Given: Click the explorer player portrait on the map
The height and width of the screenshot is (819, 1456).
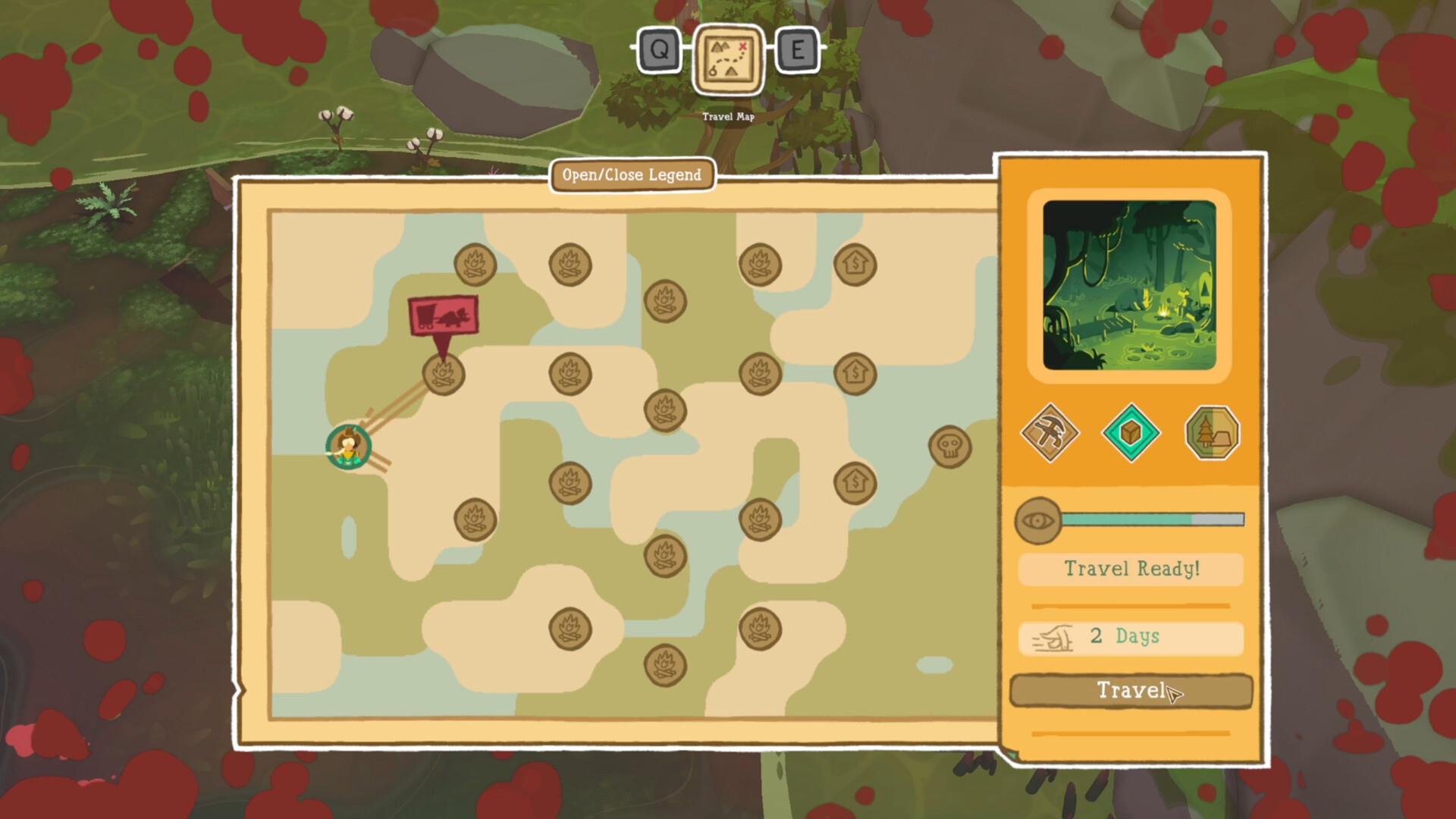Looking at the screenshot, I should (348, 447).
